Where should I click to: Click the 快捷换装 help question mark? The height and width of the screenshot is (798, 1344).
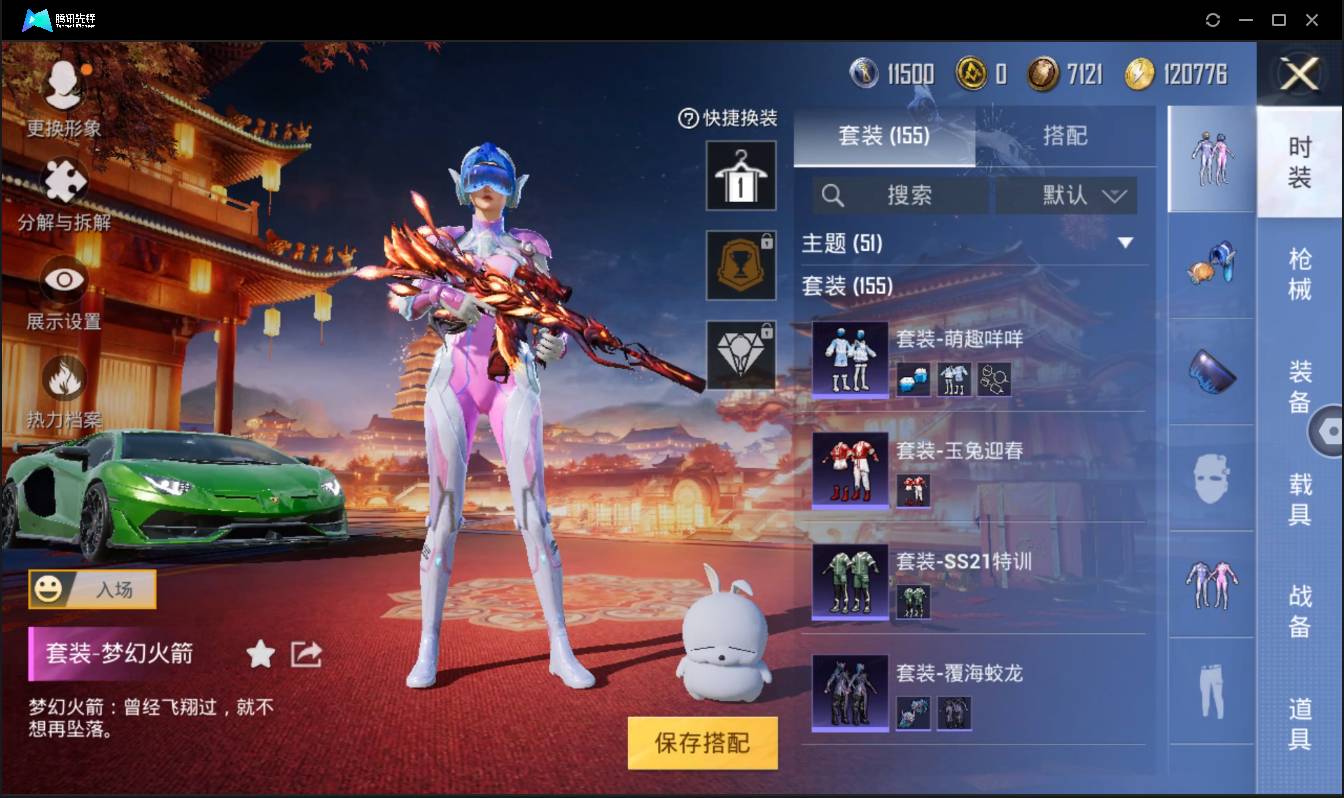click(688, 119)
